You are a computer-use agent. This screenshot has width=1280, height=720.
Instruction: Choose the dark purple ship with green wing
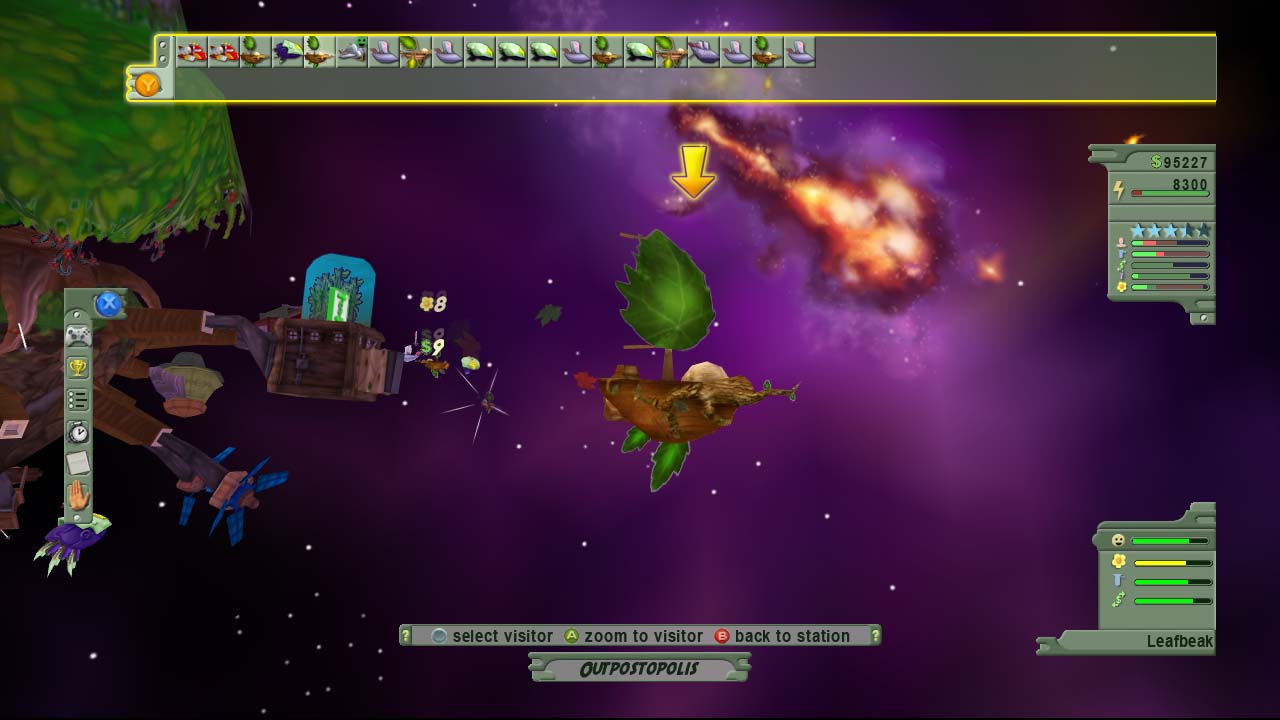click(287, 51)
